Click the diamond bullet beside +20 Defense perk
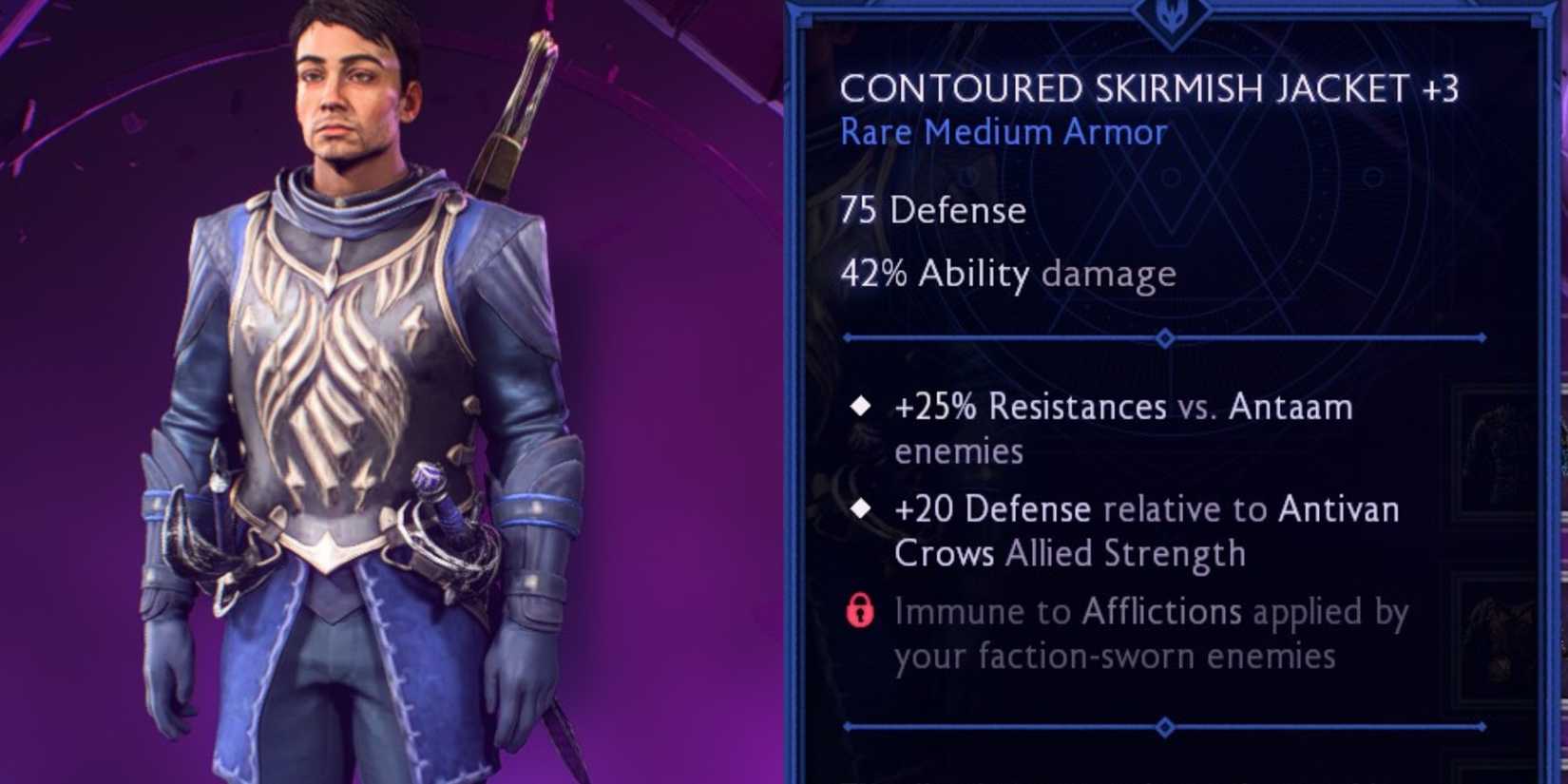The height and width of the screenshot is (784, 1568). pos(862,508)
